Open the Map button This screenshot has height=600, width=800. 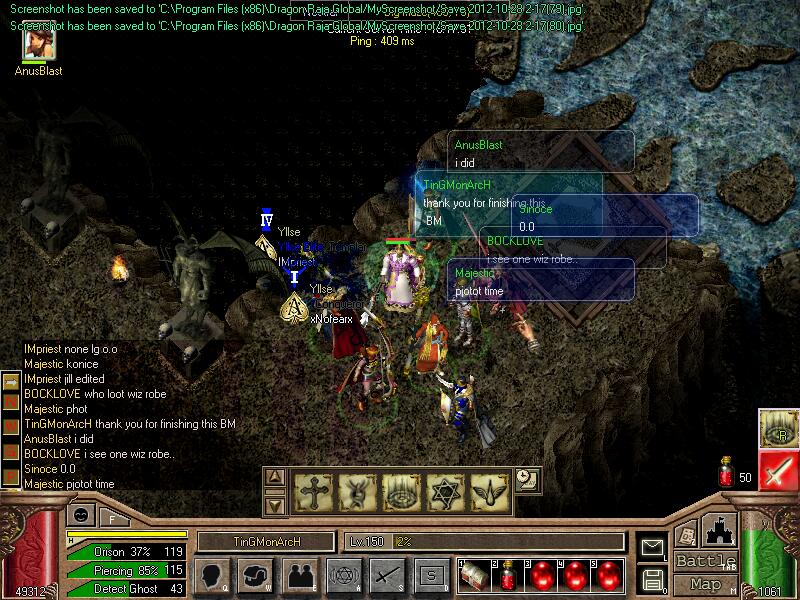[705, 584]
